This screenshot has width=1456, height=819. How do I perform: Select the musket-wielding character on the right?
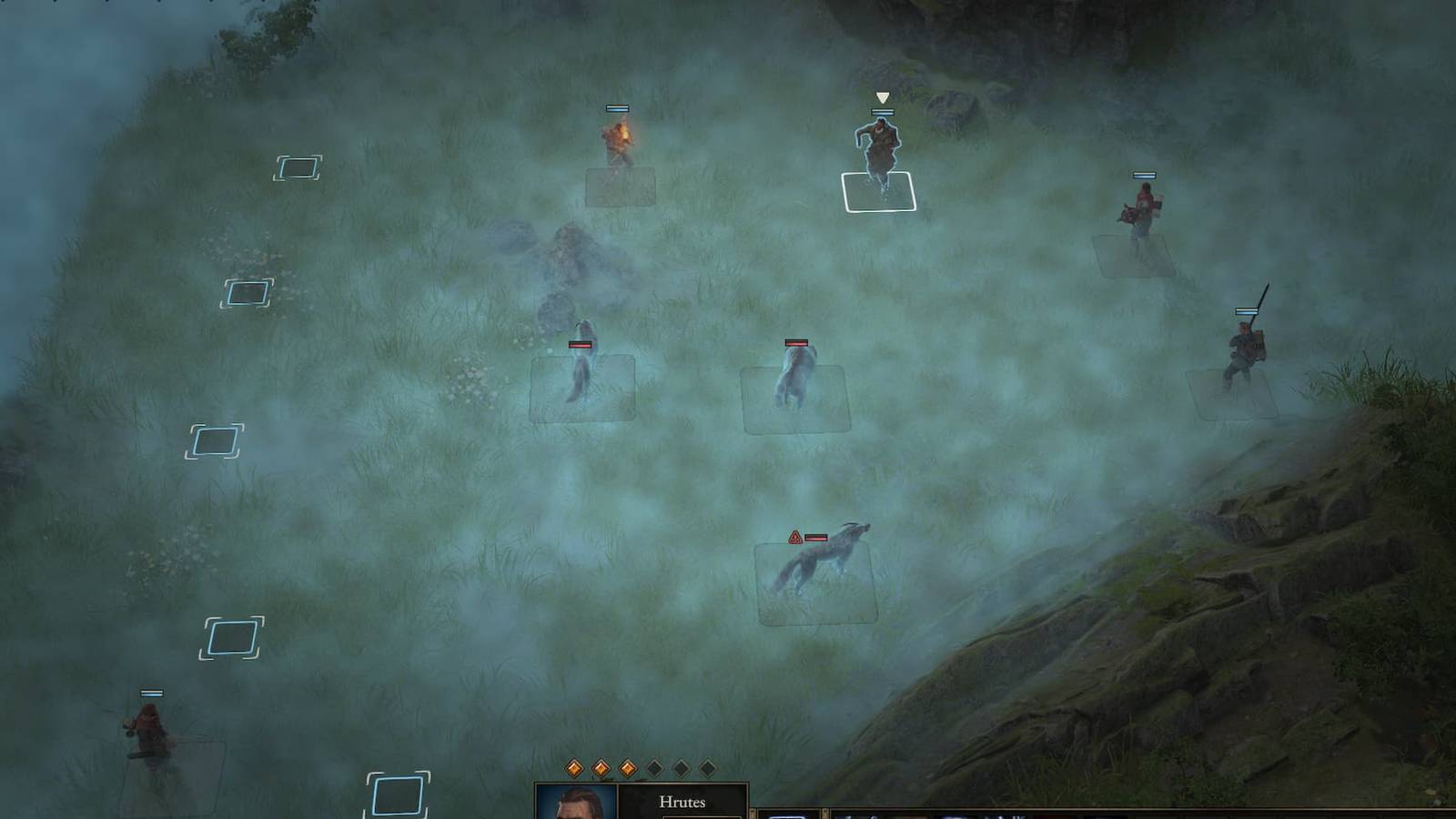click(1245, 350)
